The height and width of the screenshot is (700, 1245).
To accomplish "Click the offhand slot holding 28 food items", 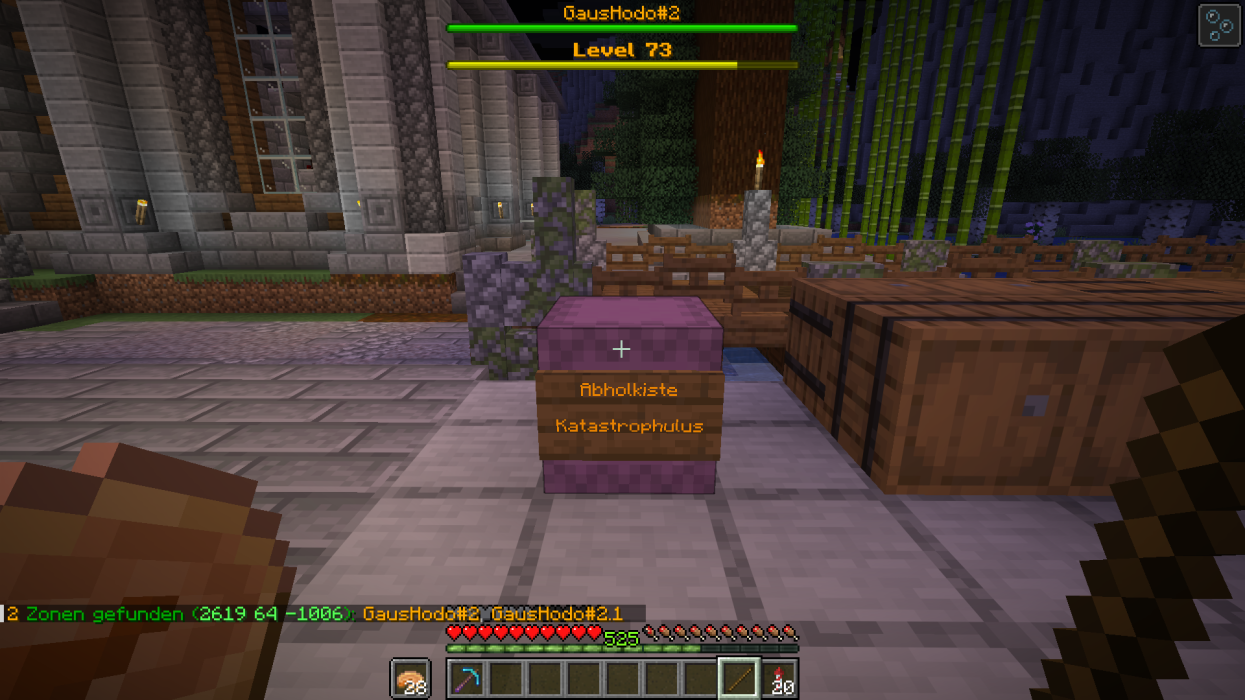I will [x=410, y=679].
